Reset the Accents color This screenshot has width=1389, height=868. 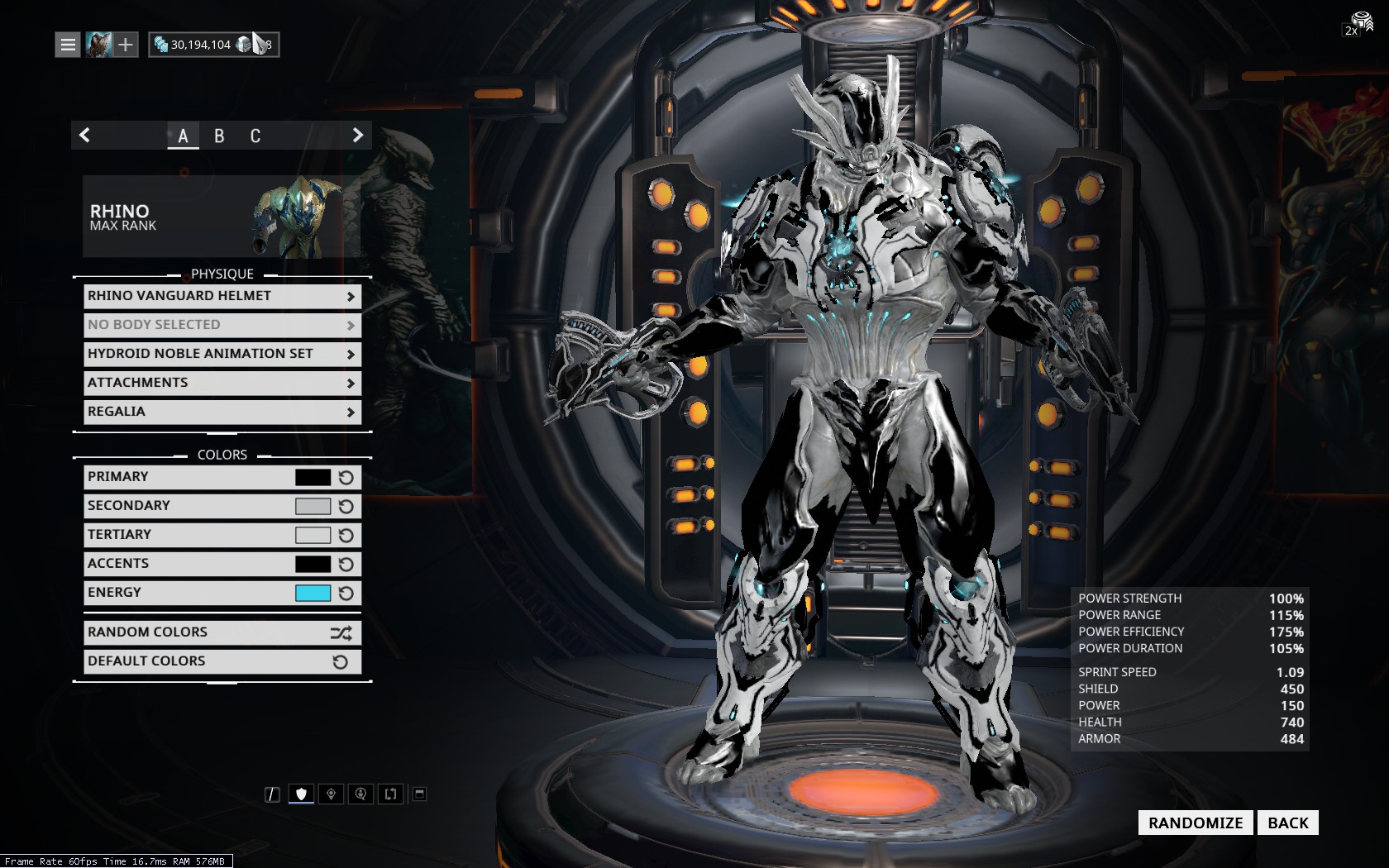pyautogui.click(x=346, y=564)
